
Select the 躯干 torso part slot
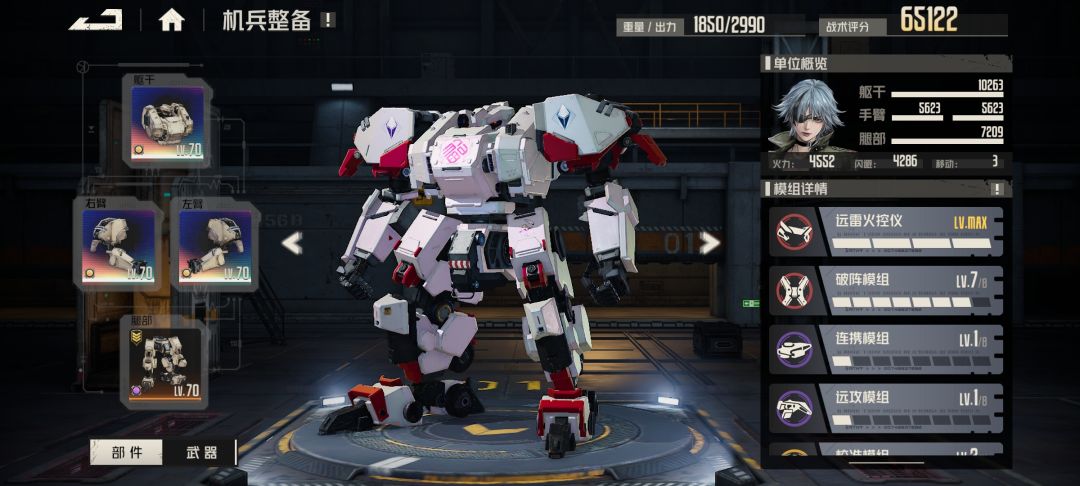pyautogui.click(x=167, y=120)
